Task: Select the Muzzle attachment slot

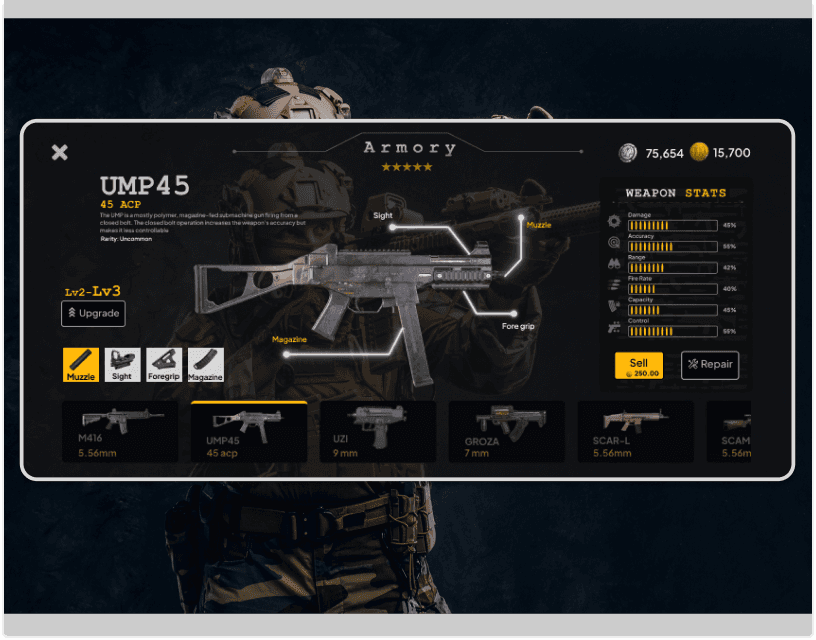Action: 81,365
